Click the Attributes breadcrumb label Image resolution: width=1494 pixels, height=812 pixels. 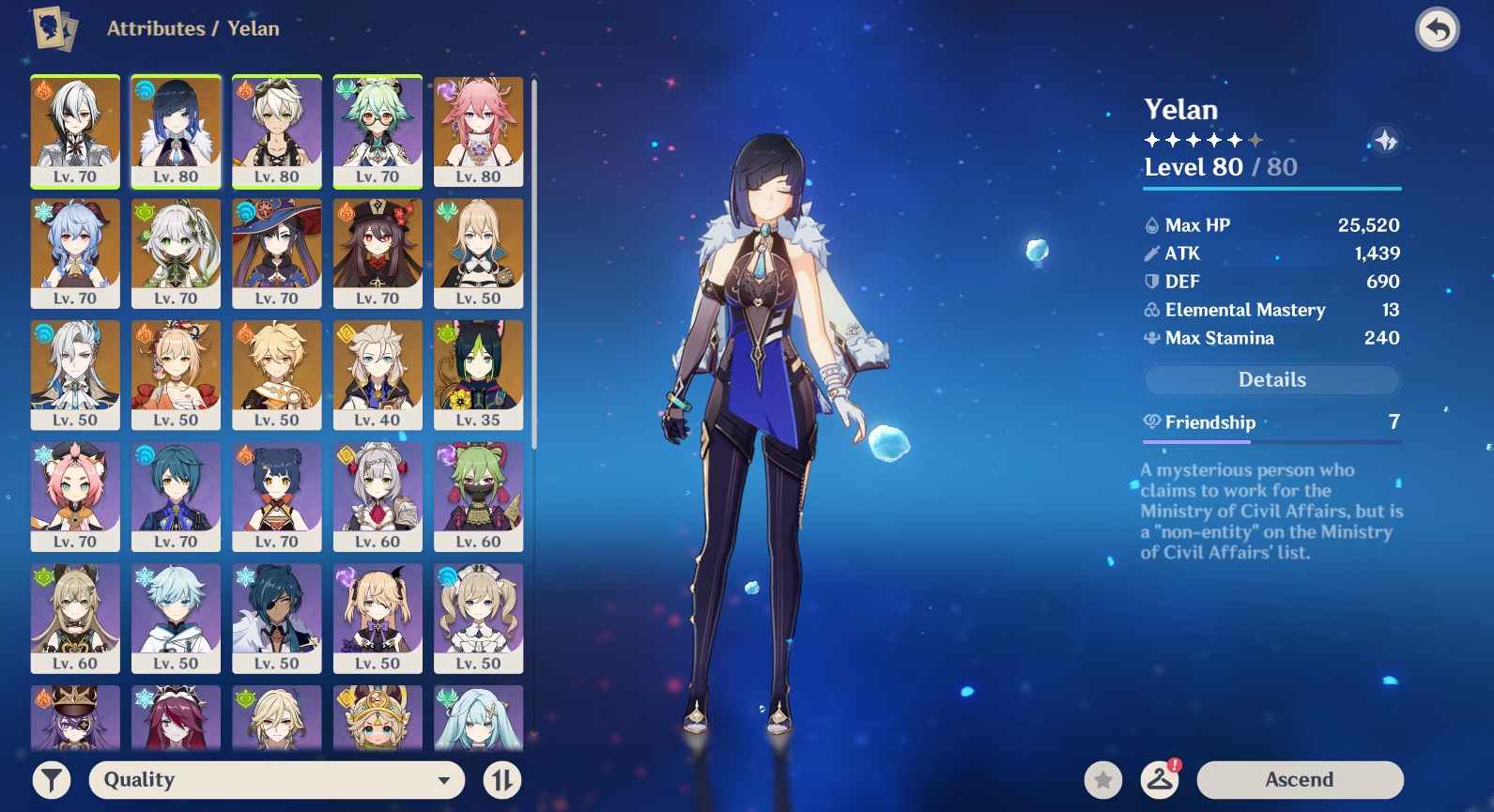[x=157, y=28]
